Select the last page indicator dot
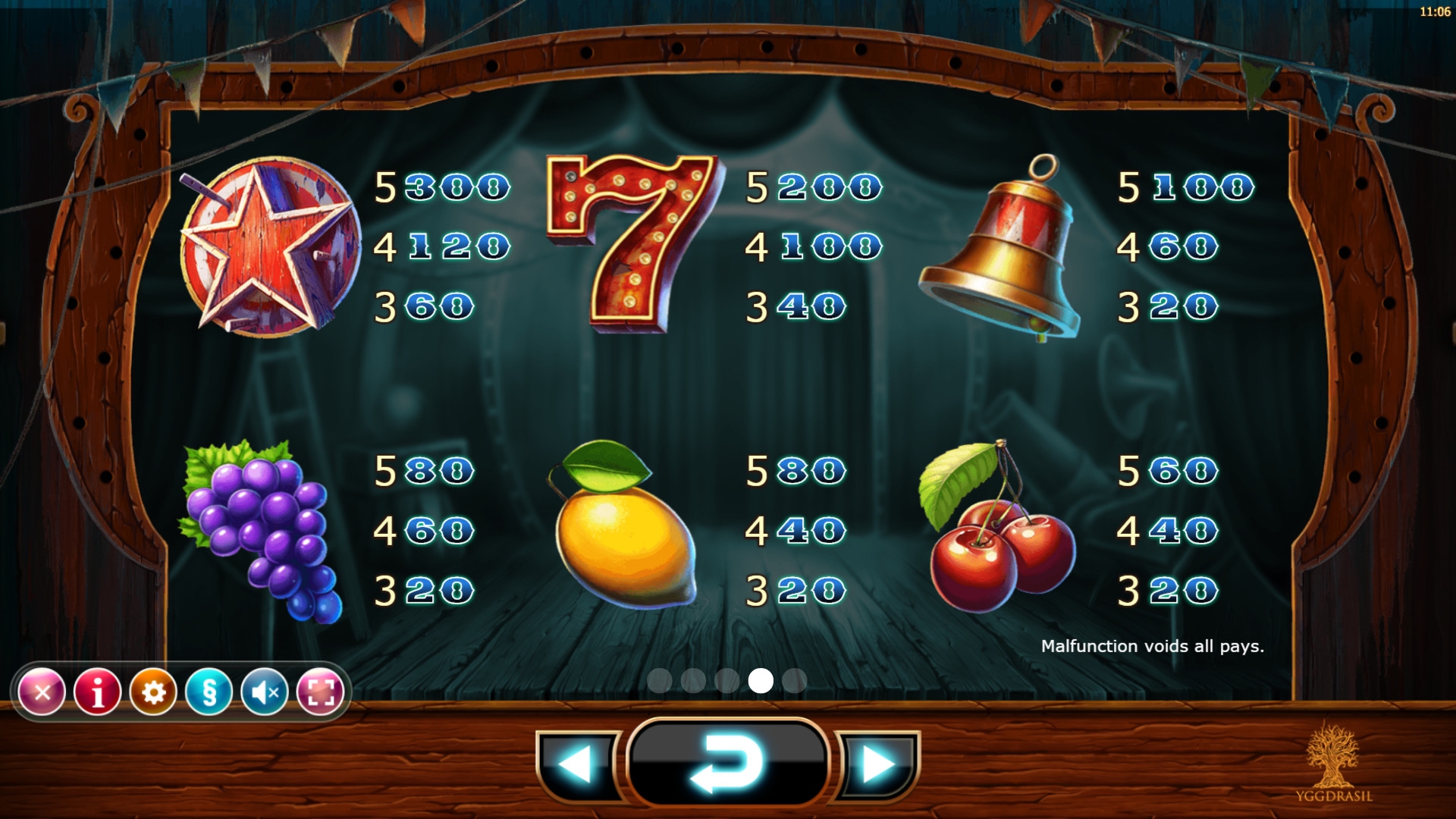1456x819 pixels. [x=794, y=681]
